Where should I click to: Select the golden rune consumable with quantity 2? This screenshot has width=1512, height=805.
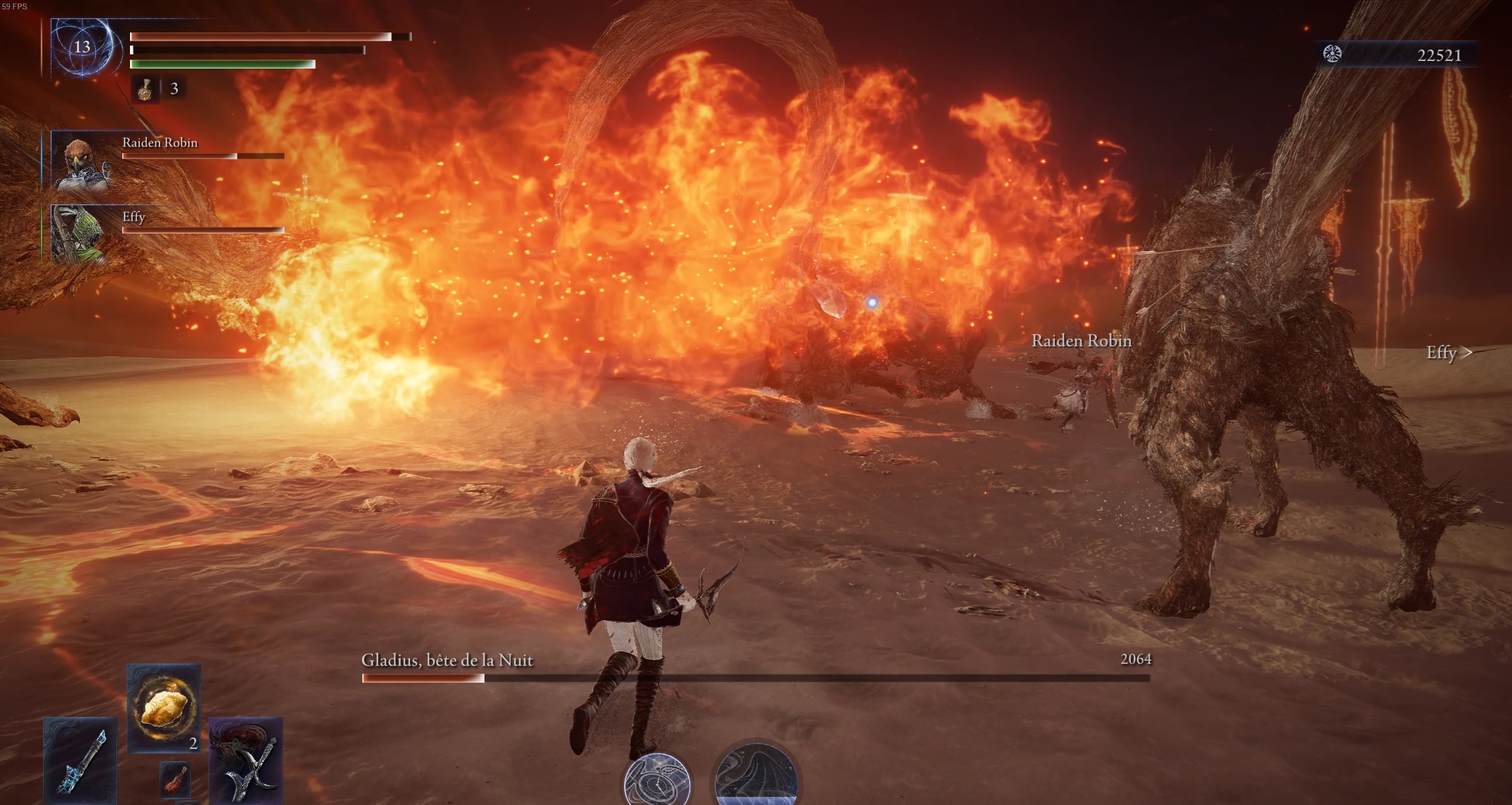tap(164, 709)
